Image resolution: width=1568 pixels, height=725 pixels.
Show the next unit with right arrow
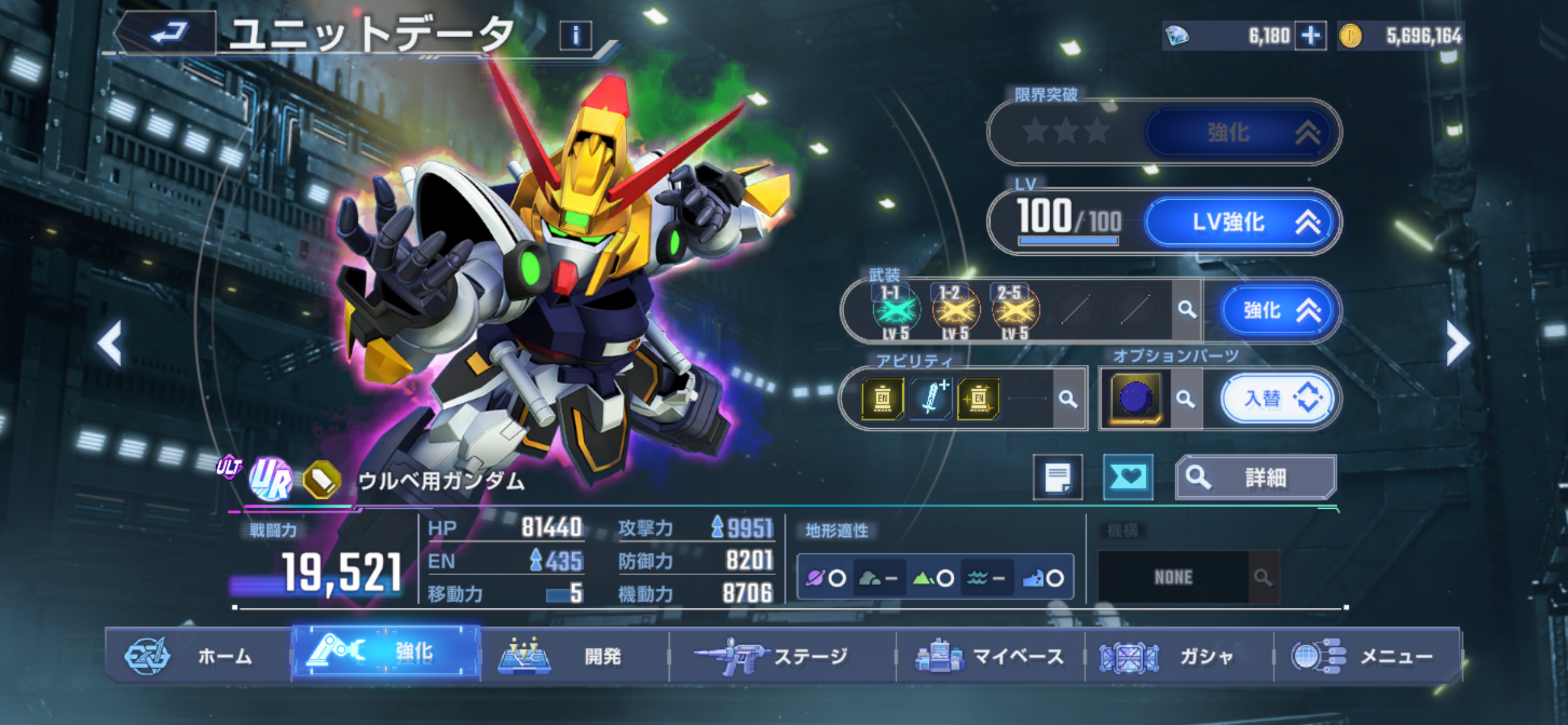pyautogui.click(x=1457, y=344)
